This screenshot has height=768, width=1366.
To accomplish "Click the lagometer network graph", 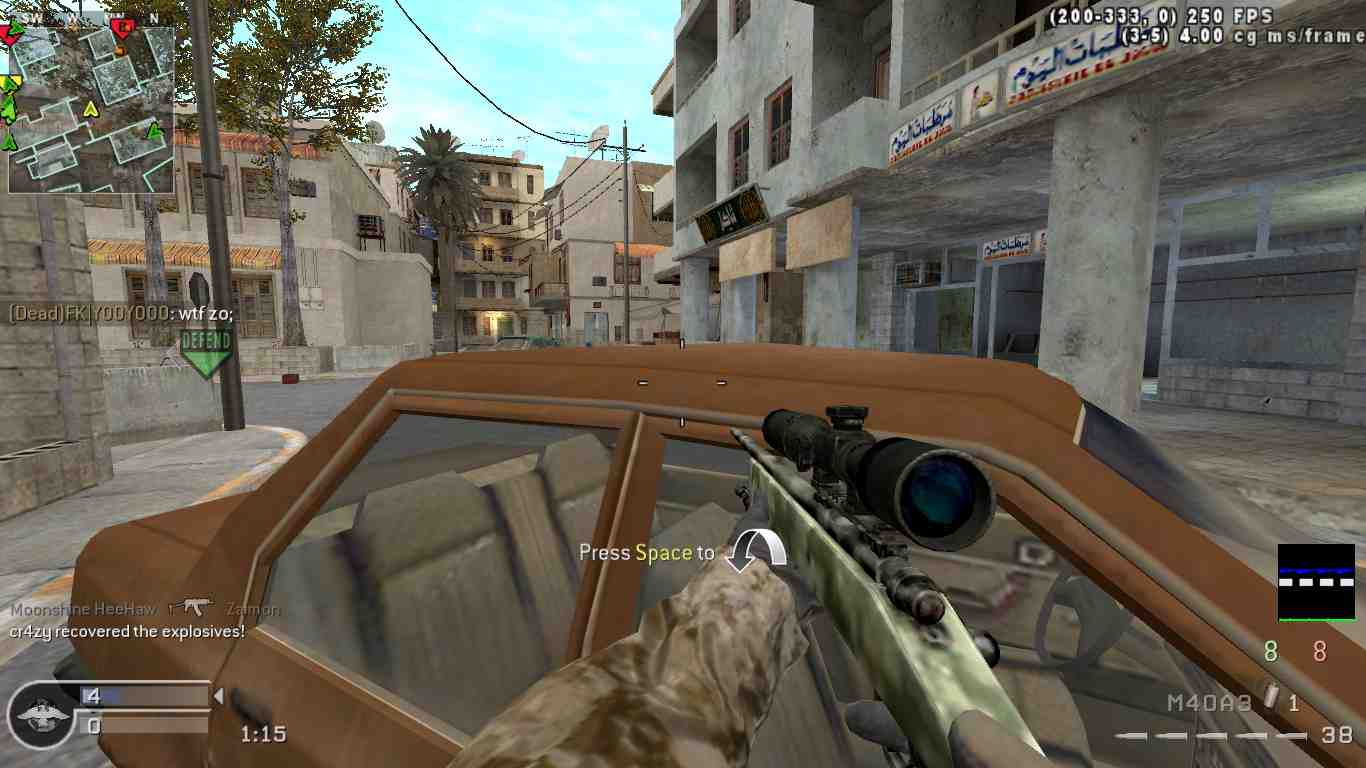I will pos(1316,582).
